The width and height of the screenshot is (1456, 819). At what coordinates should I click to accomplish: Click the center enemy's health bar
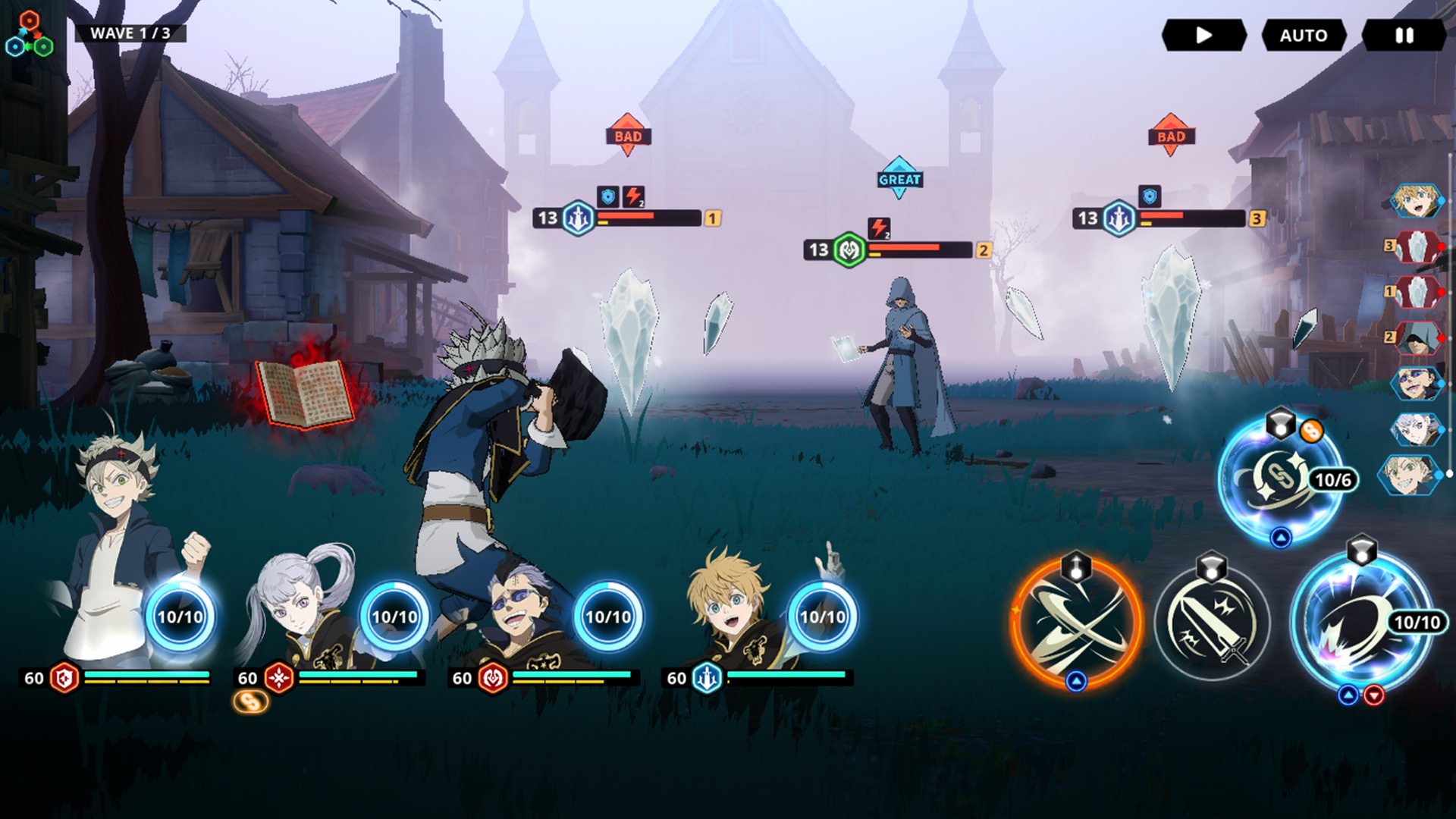pyautogui.click(x=910, y=248)
